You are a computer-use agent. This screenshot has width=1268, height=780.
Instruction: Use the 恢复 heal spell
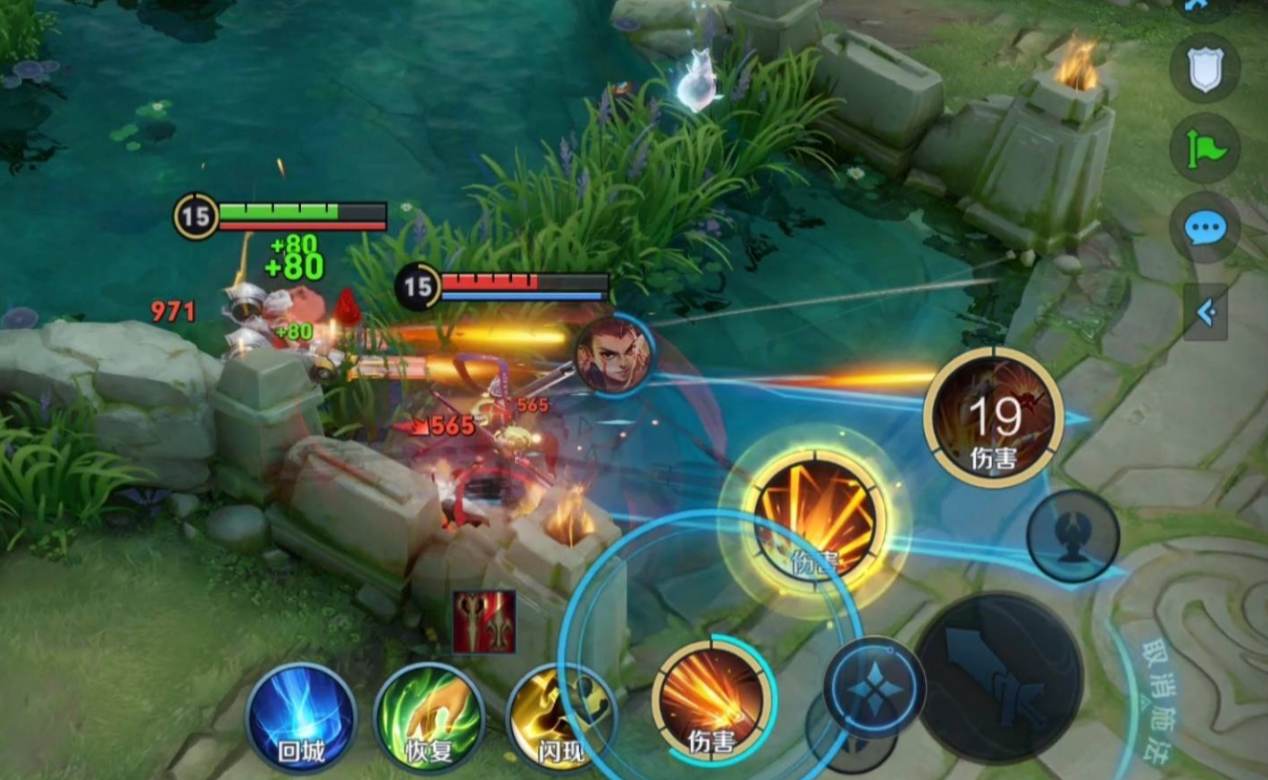click(429, 717)
